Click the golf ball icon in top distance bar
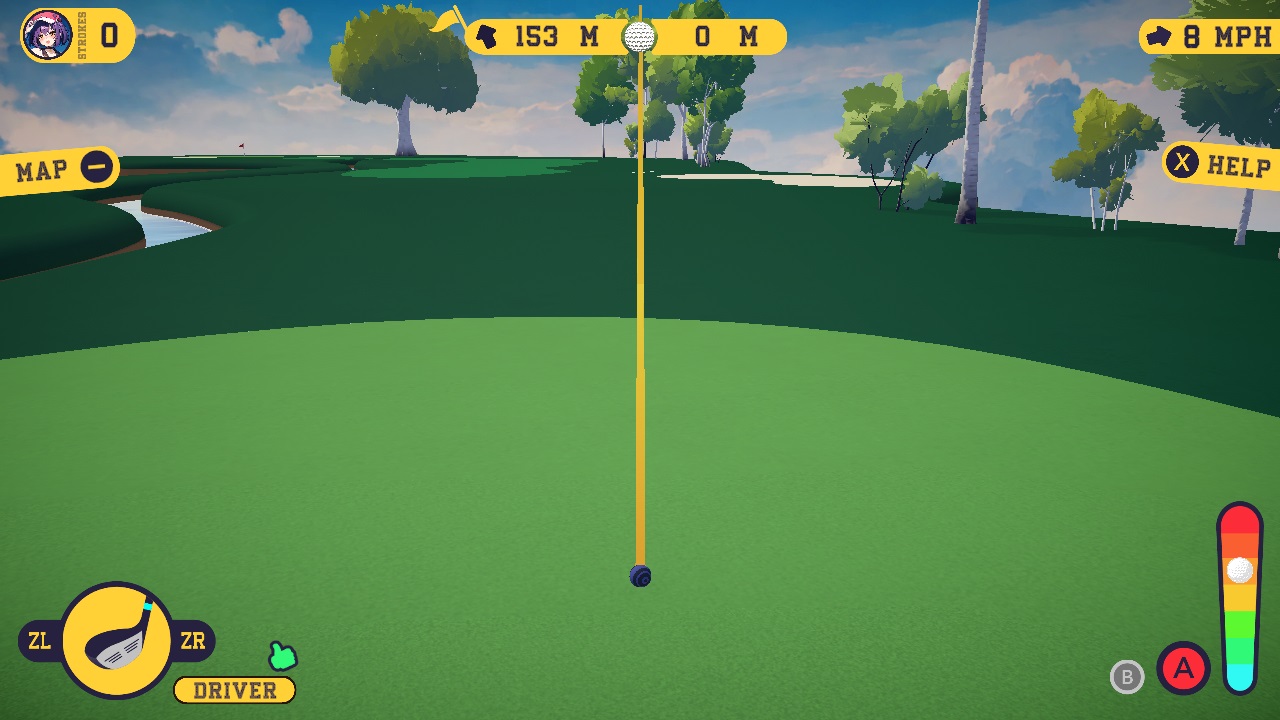 (x=640, y=38)
